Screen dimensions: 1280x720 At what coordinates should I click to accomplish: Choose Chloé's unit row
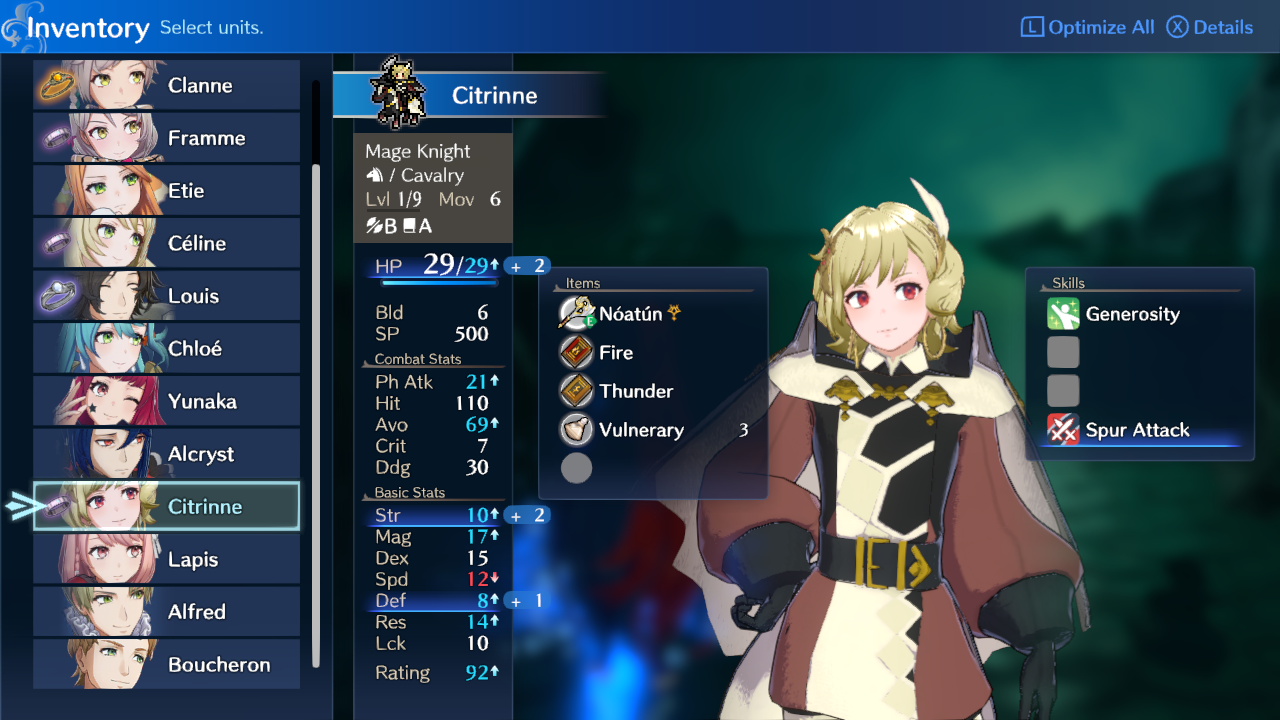pos(167,349)
